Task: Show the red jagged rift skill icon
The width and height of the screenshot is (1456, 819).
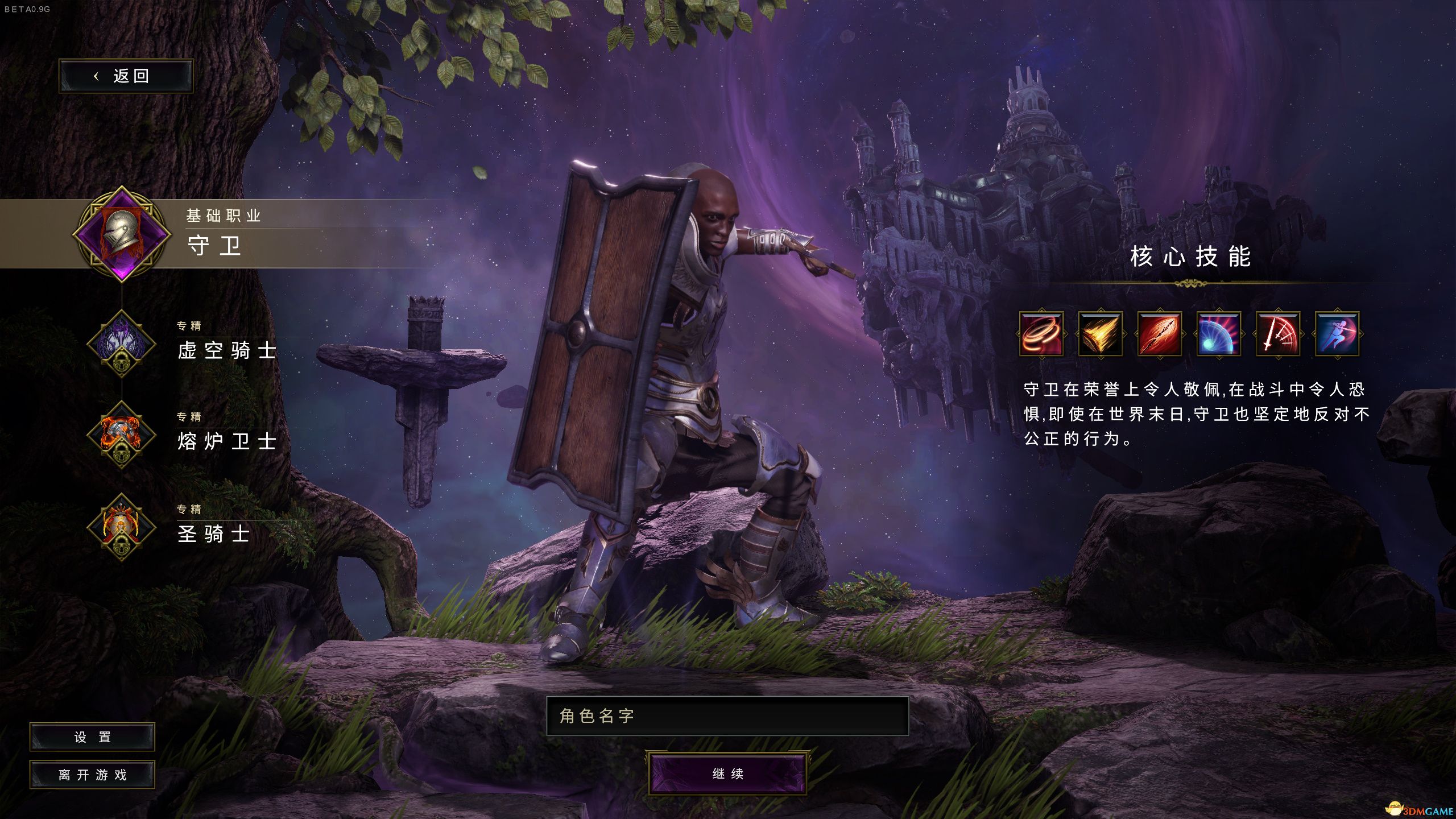Action: click(x=1160, y=334)
